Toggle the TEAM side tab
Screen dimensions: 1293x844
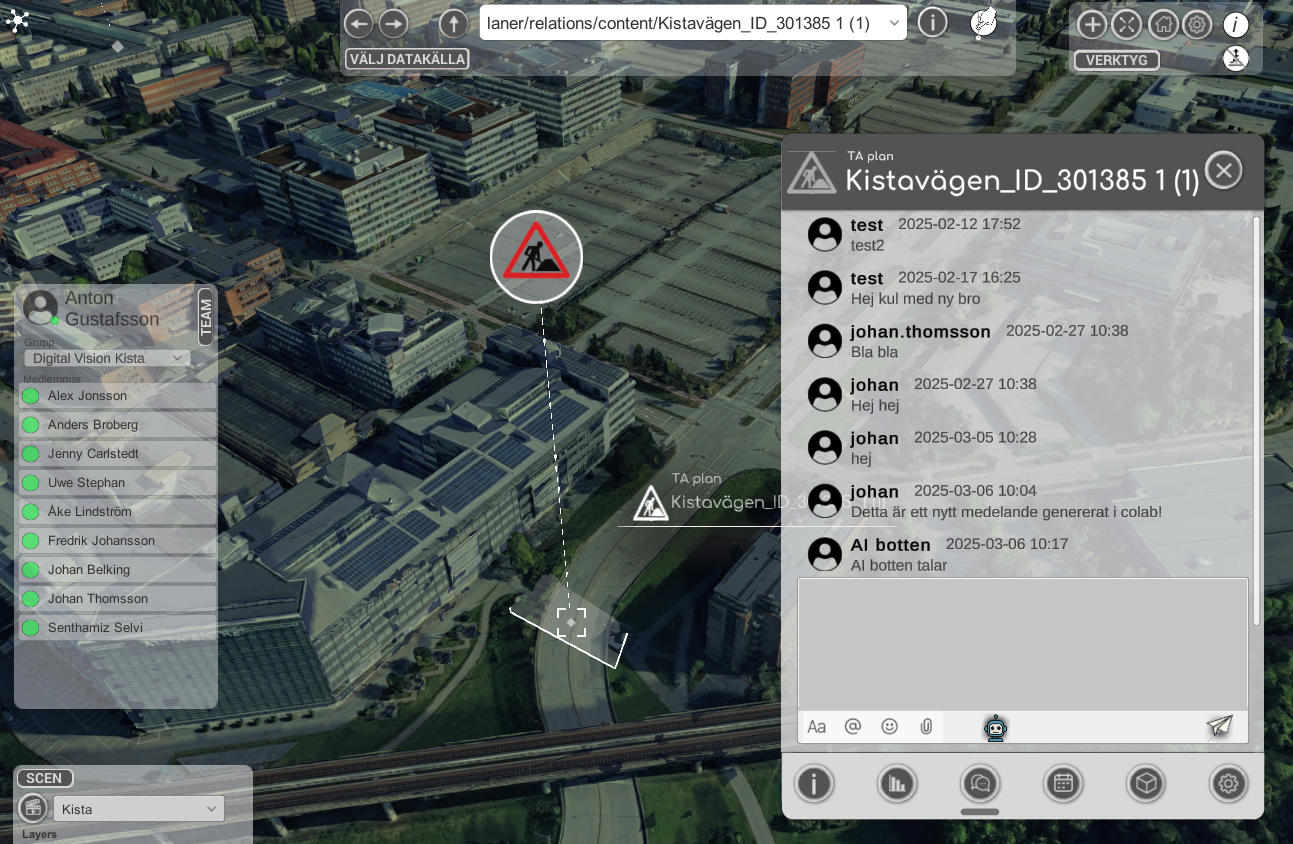coord(206,317)
